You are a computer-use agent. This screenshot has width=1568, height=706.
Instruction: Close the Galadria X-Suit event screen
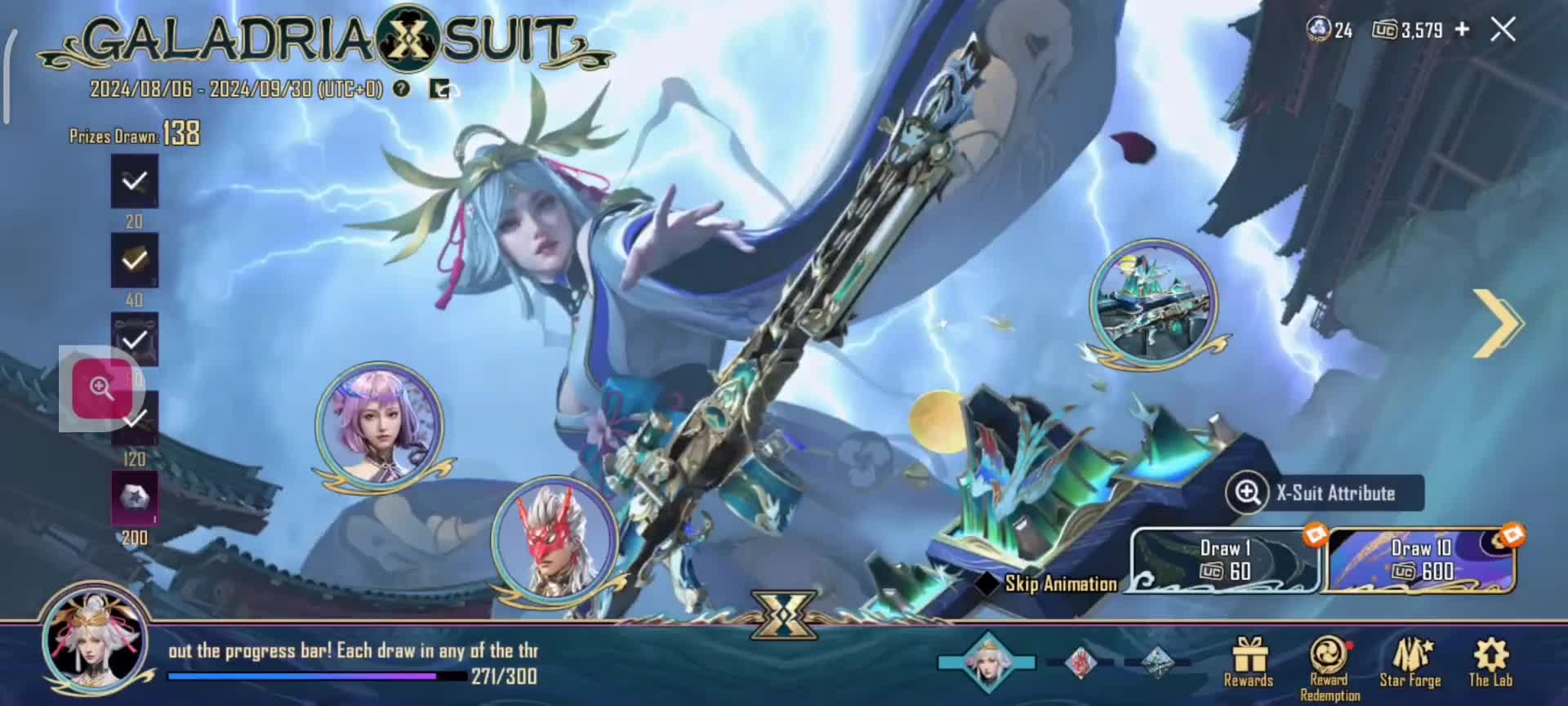[1503, 30]
